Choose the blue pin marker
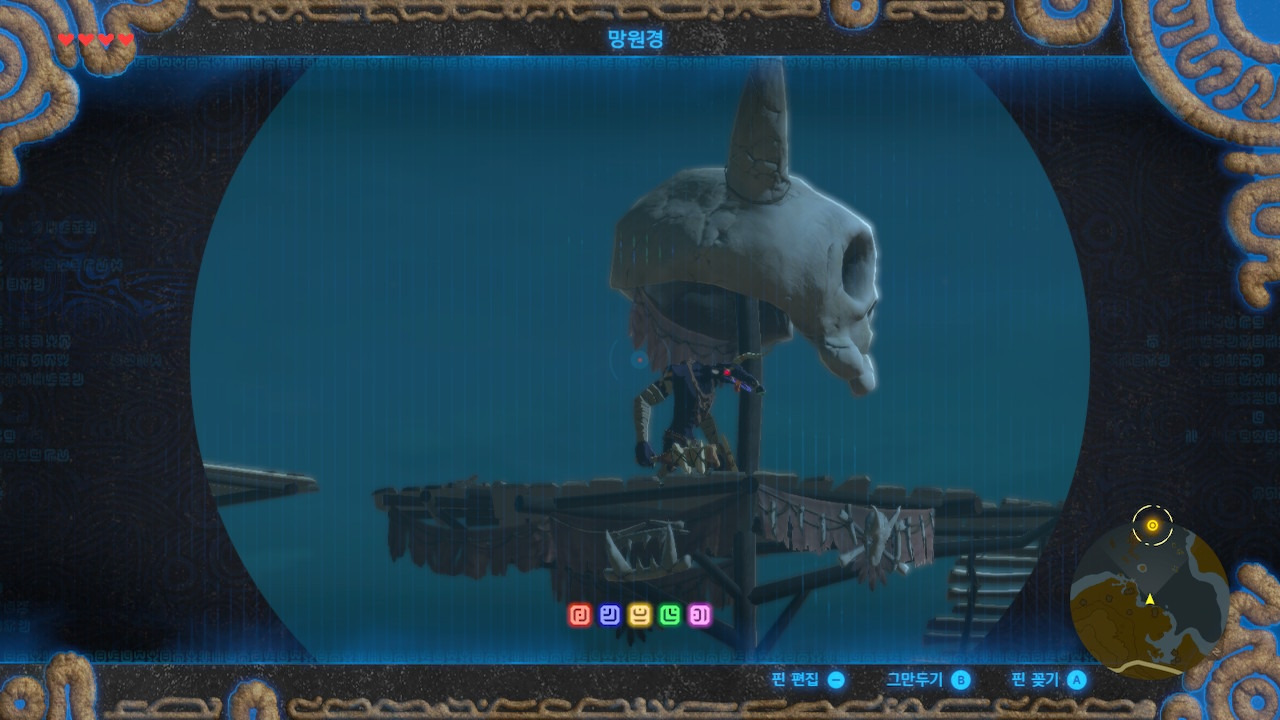 click(x=610, y=615)
